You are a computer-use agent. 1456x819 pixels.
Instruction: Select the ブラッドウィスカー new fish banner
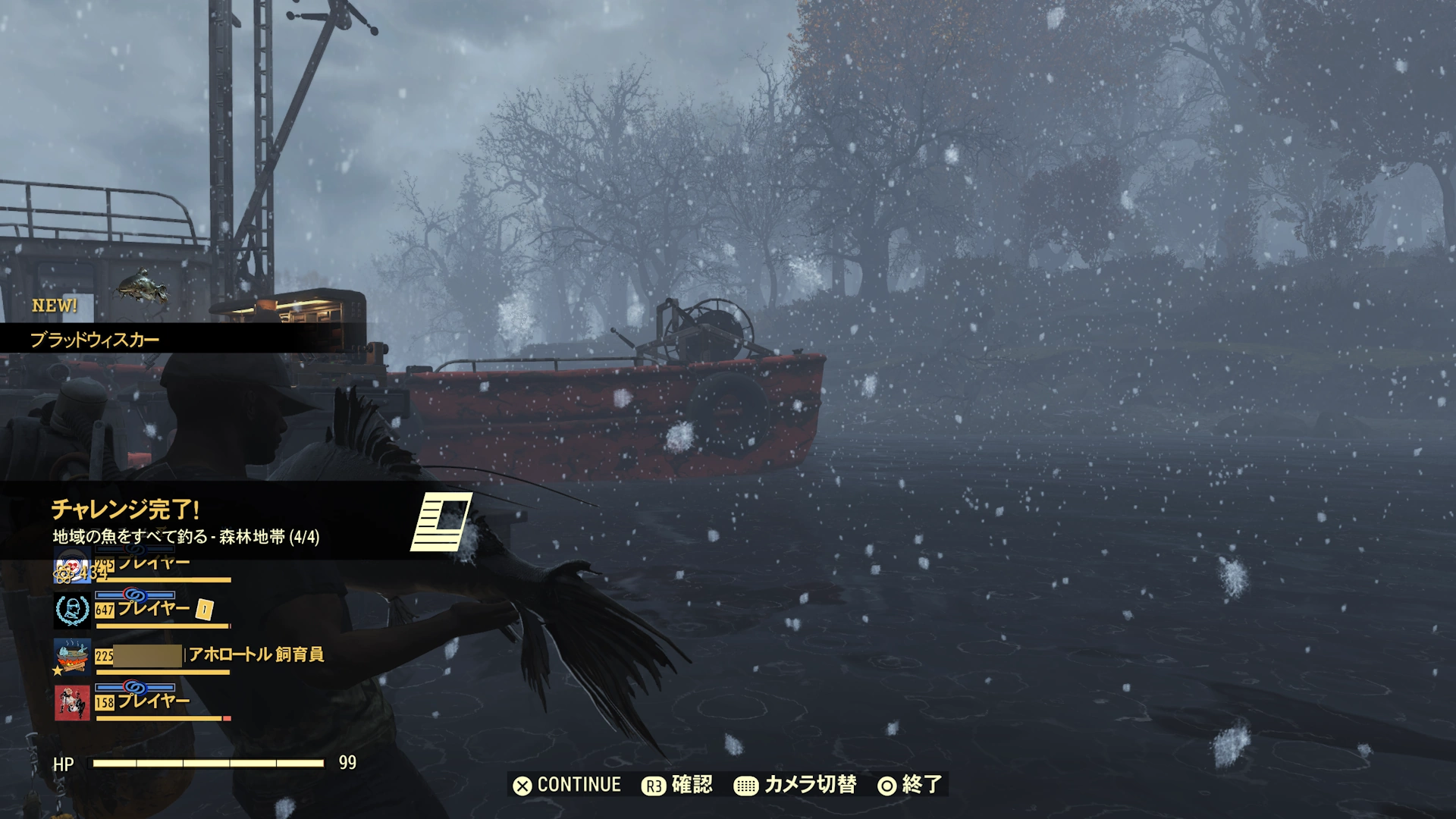[95, 339]
